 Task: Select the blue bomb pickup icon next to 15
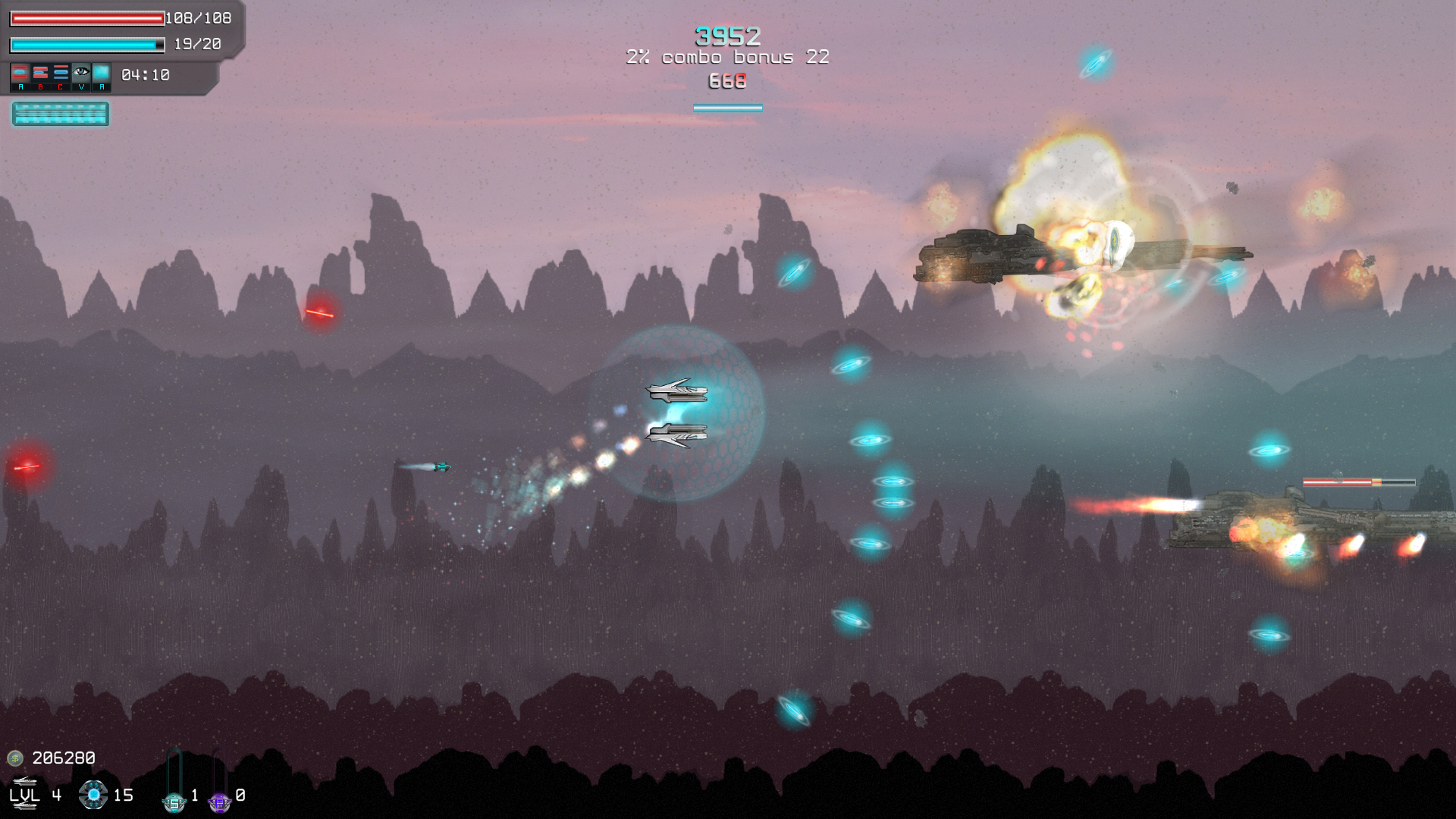click(93, 795)
